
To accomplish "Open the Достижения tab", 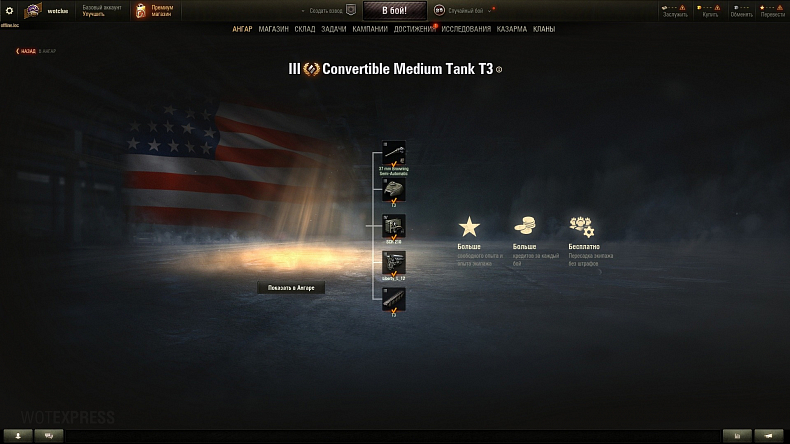I will coord(414,29).
